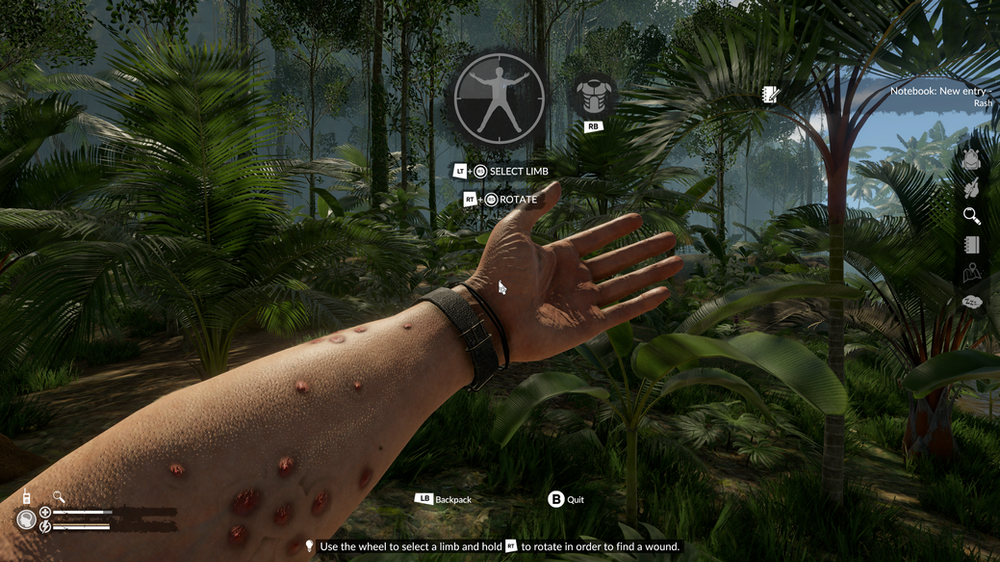Choose the crafting hand icon
The height and width of the screenshot is (562, 1000).
pyautogui.click(x=972, y=187)
